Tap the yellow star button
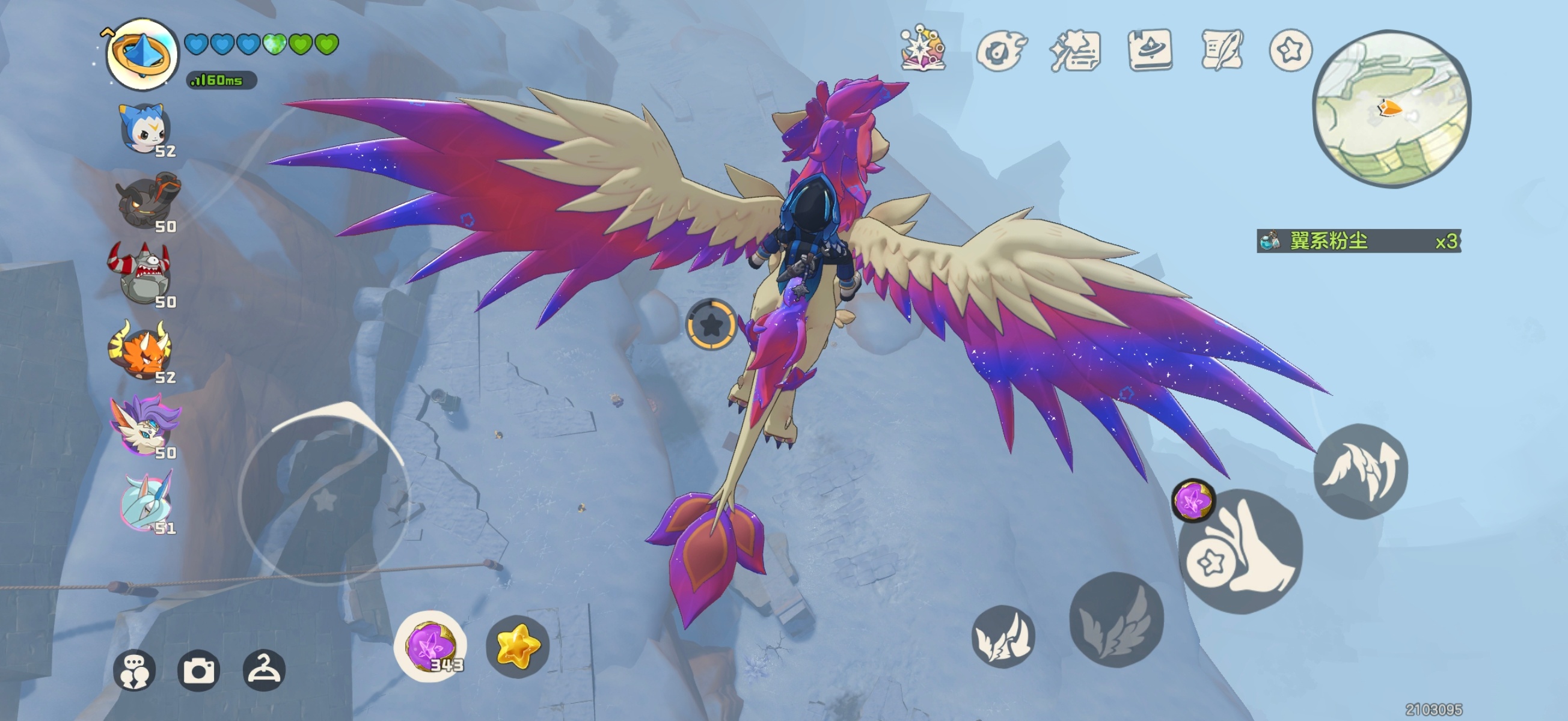 (518, 646)
